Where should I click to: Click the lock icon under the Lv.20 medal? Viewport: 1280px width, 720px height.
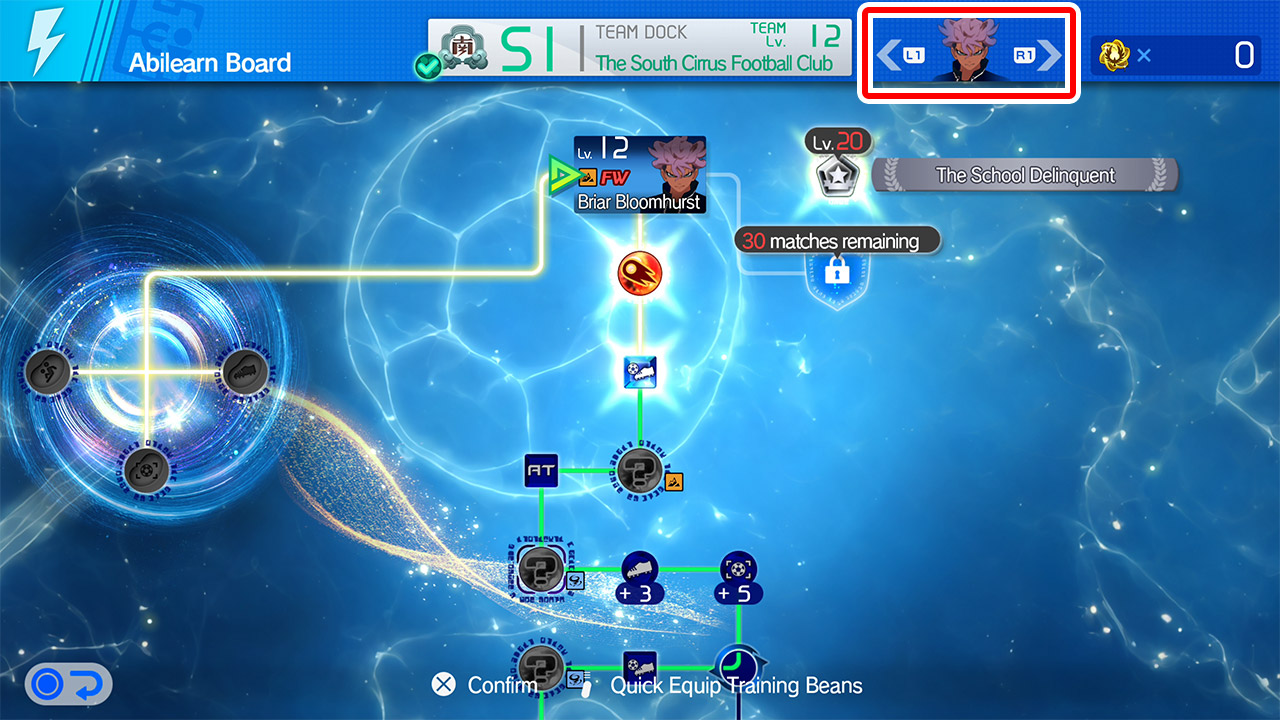point(838,273)
